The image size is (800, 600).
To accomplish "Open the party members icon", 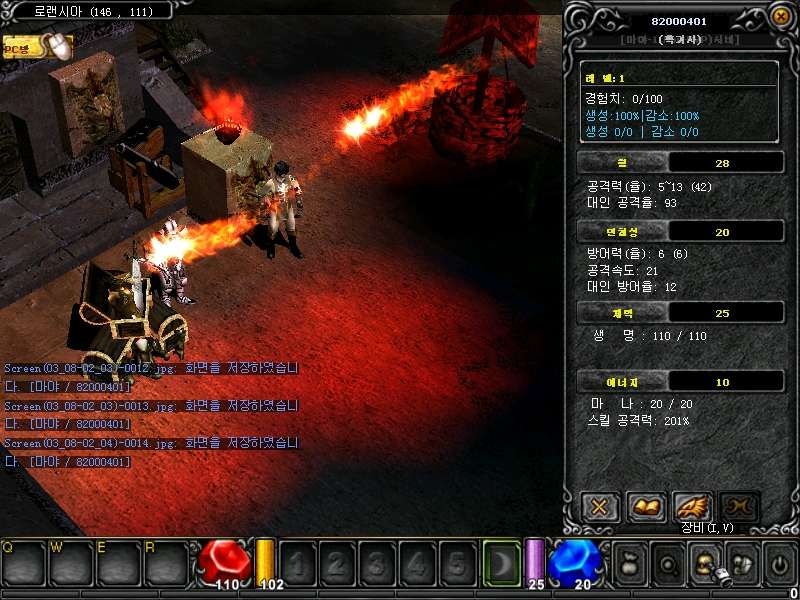I will point(741,564).
